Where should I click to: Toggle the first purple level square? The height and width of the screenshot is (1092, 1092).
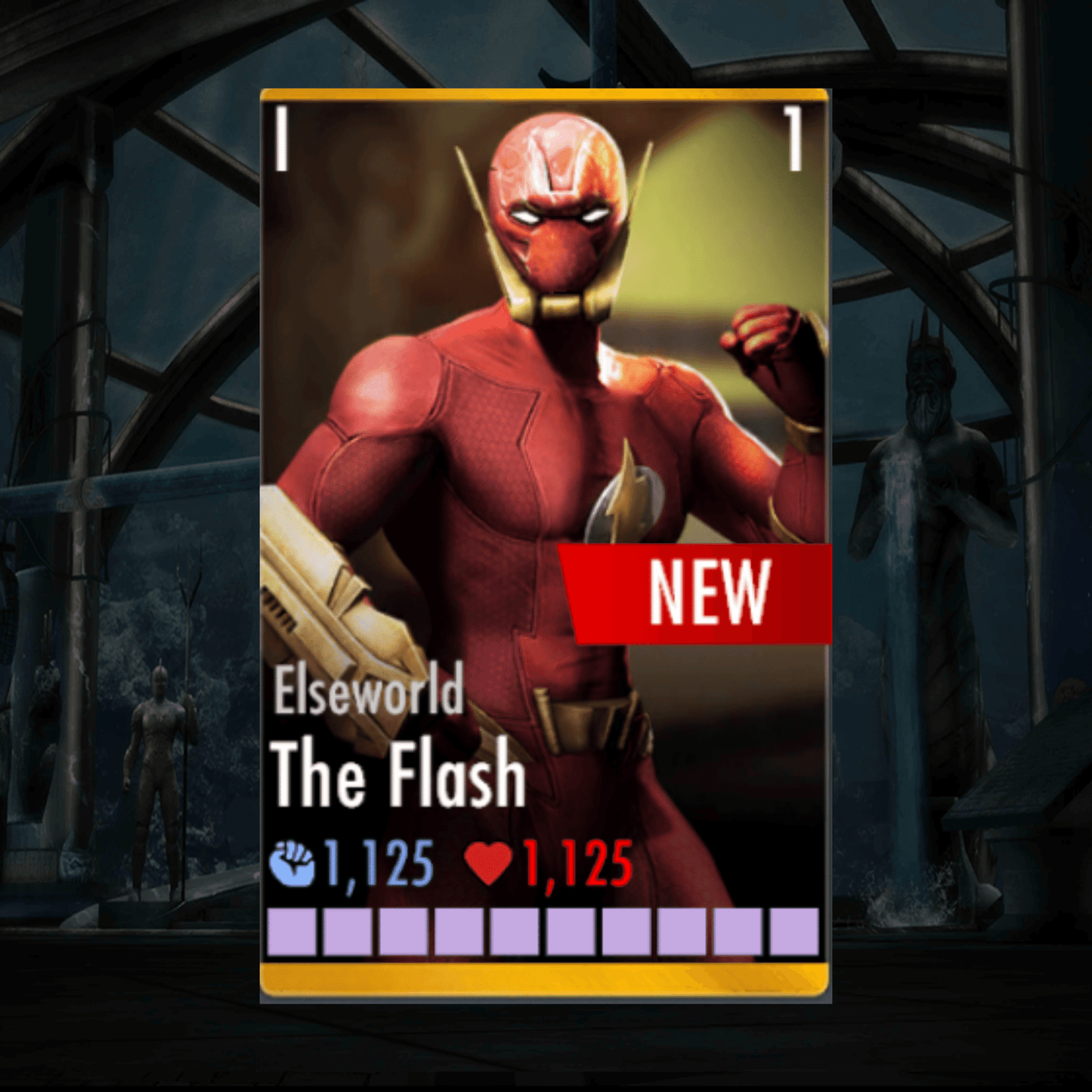pos(290,933)
